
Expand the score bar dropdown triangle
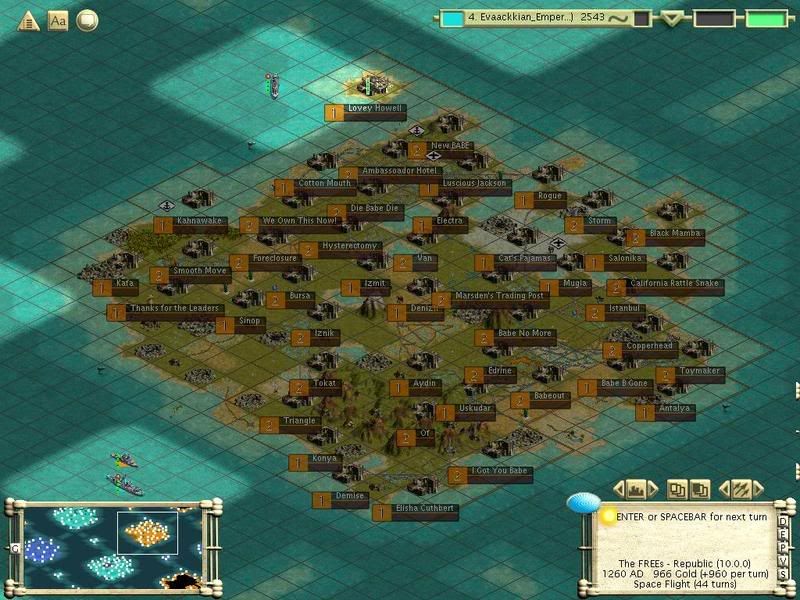pos(673,18)
